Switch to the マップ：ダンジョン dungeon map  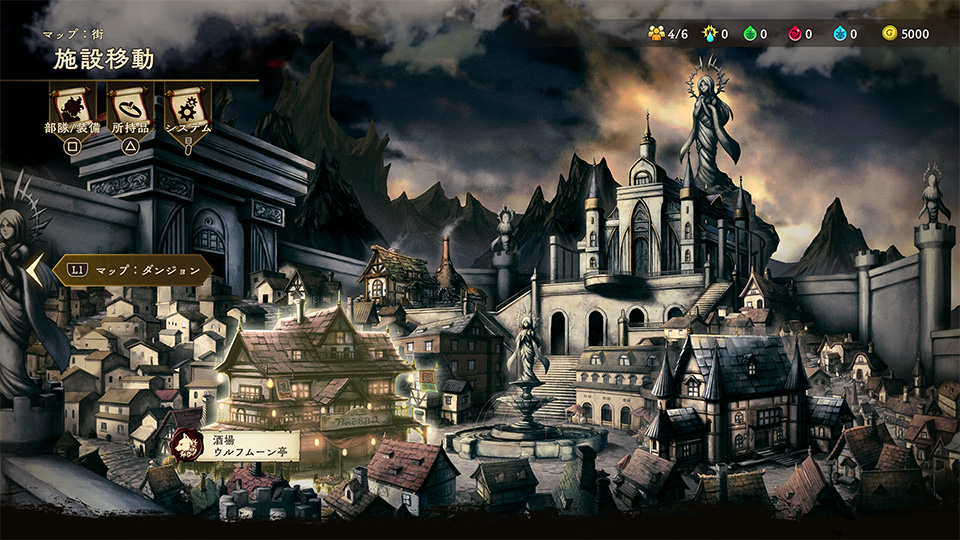(133, 269)
